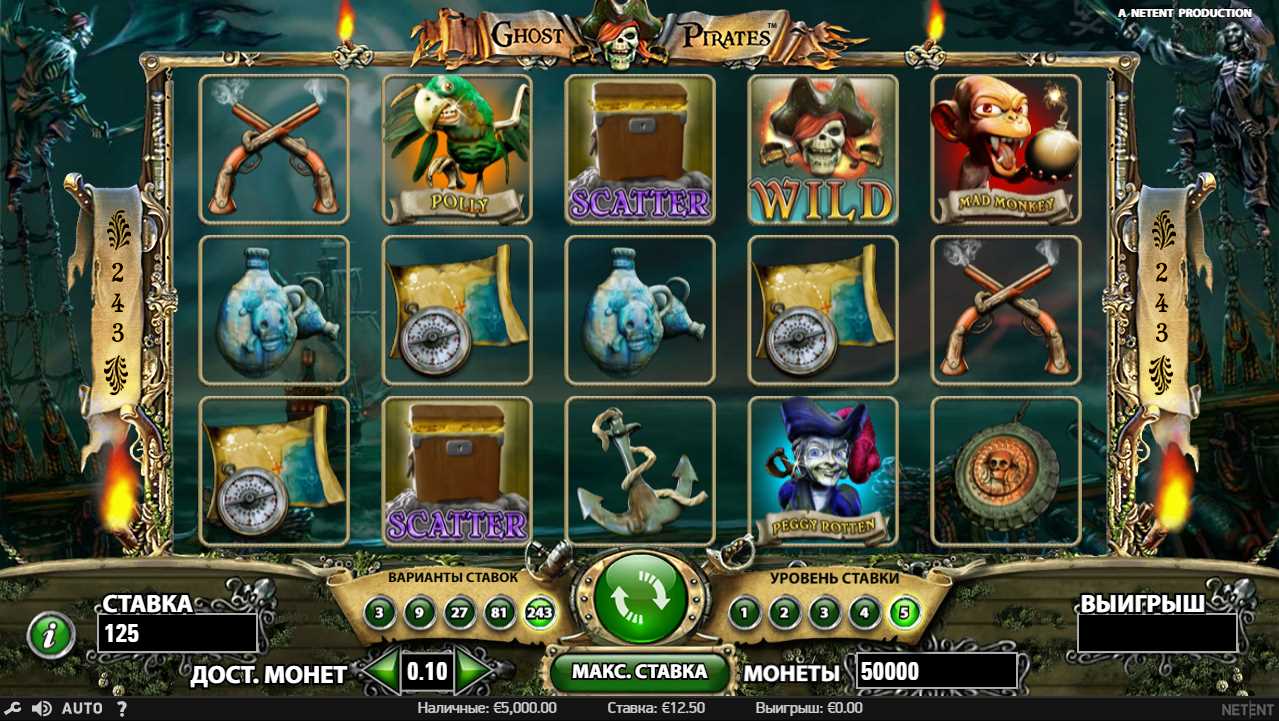This screenshot has width=1279, height=721.
Task: Set bet level to 5
Action: pos(904,611)
